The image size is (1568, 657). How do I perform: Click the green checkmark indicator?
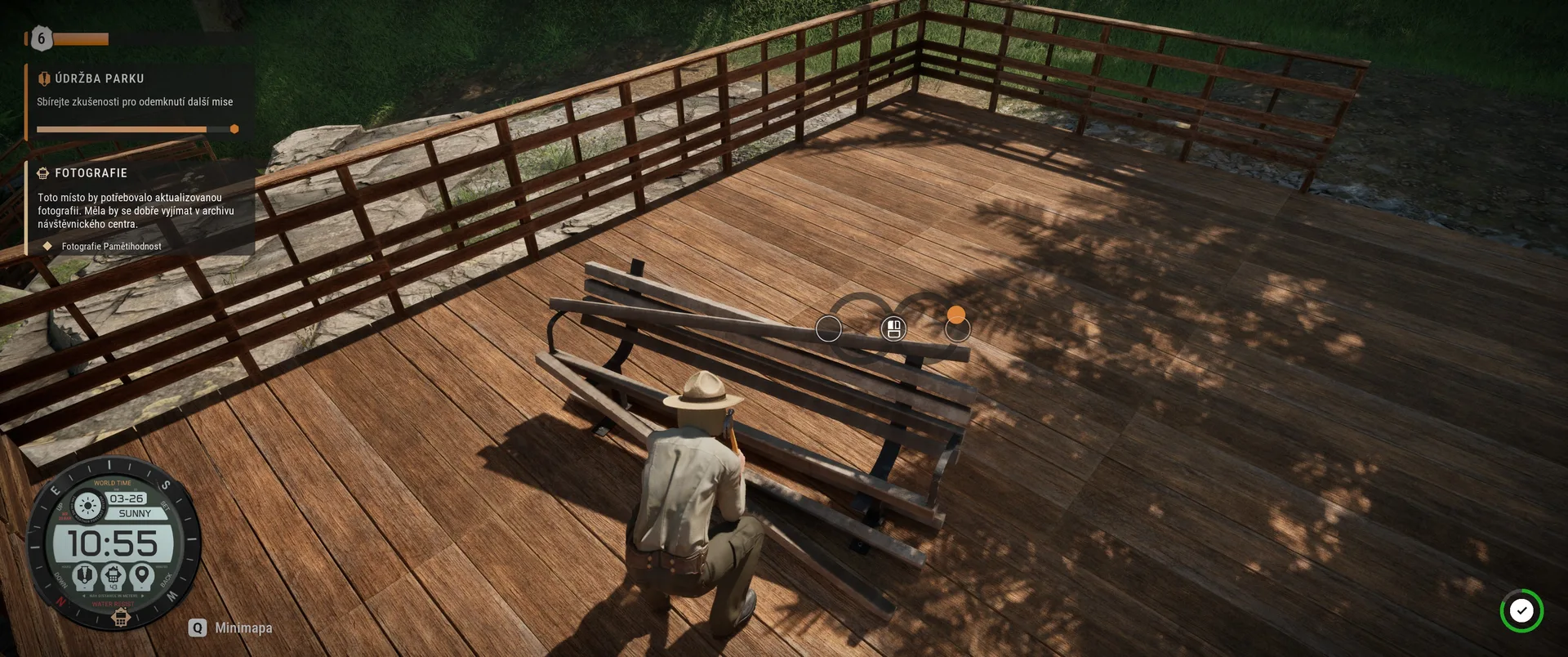click(1521, 610)
